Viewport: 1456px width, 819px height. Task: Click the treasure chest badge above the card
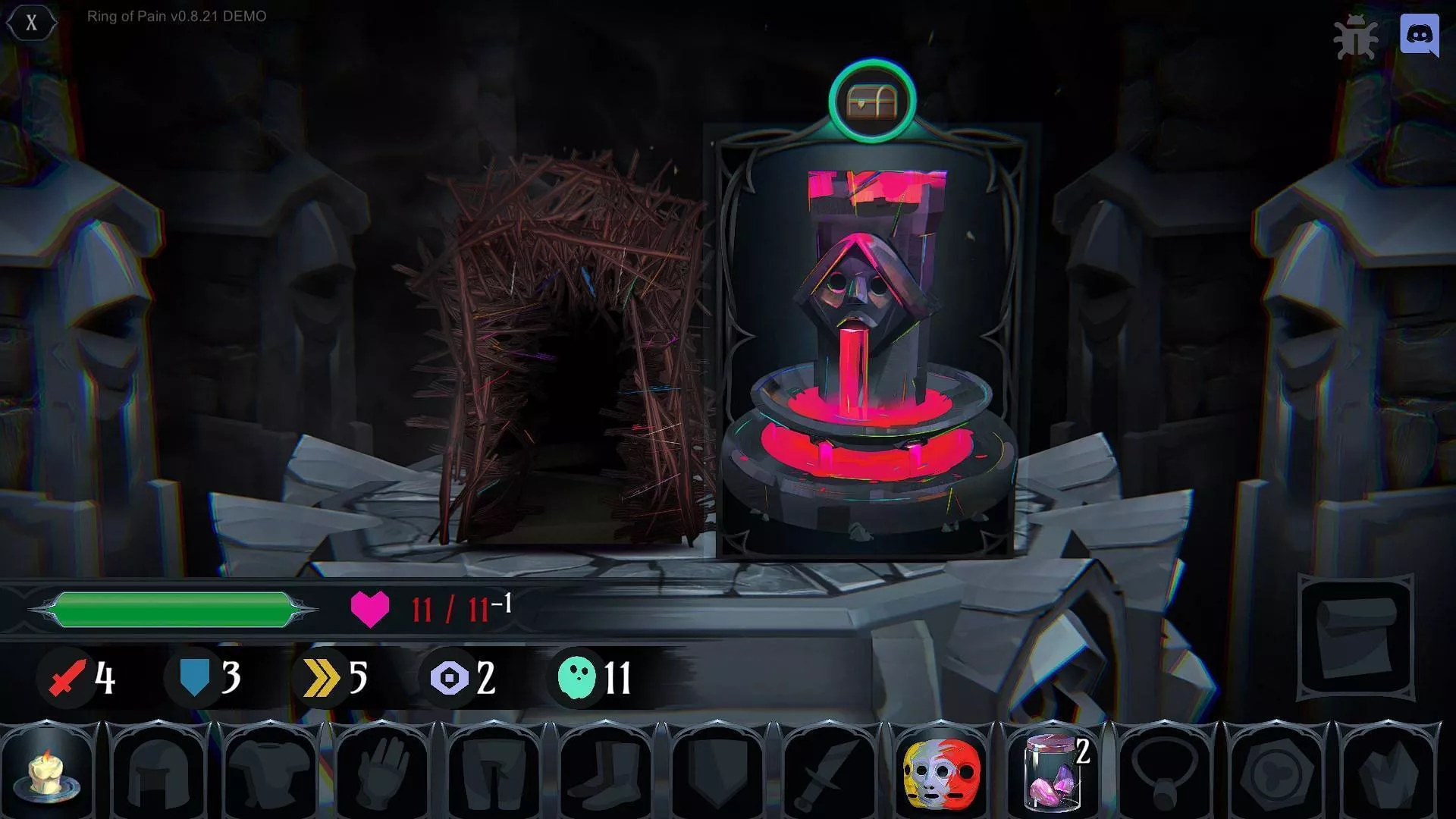872,100
